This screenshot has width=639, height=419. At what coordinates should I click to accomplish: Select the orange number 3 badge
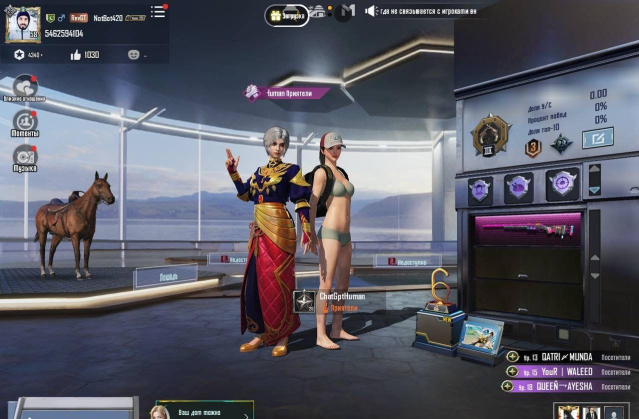(532, 147)
